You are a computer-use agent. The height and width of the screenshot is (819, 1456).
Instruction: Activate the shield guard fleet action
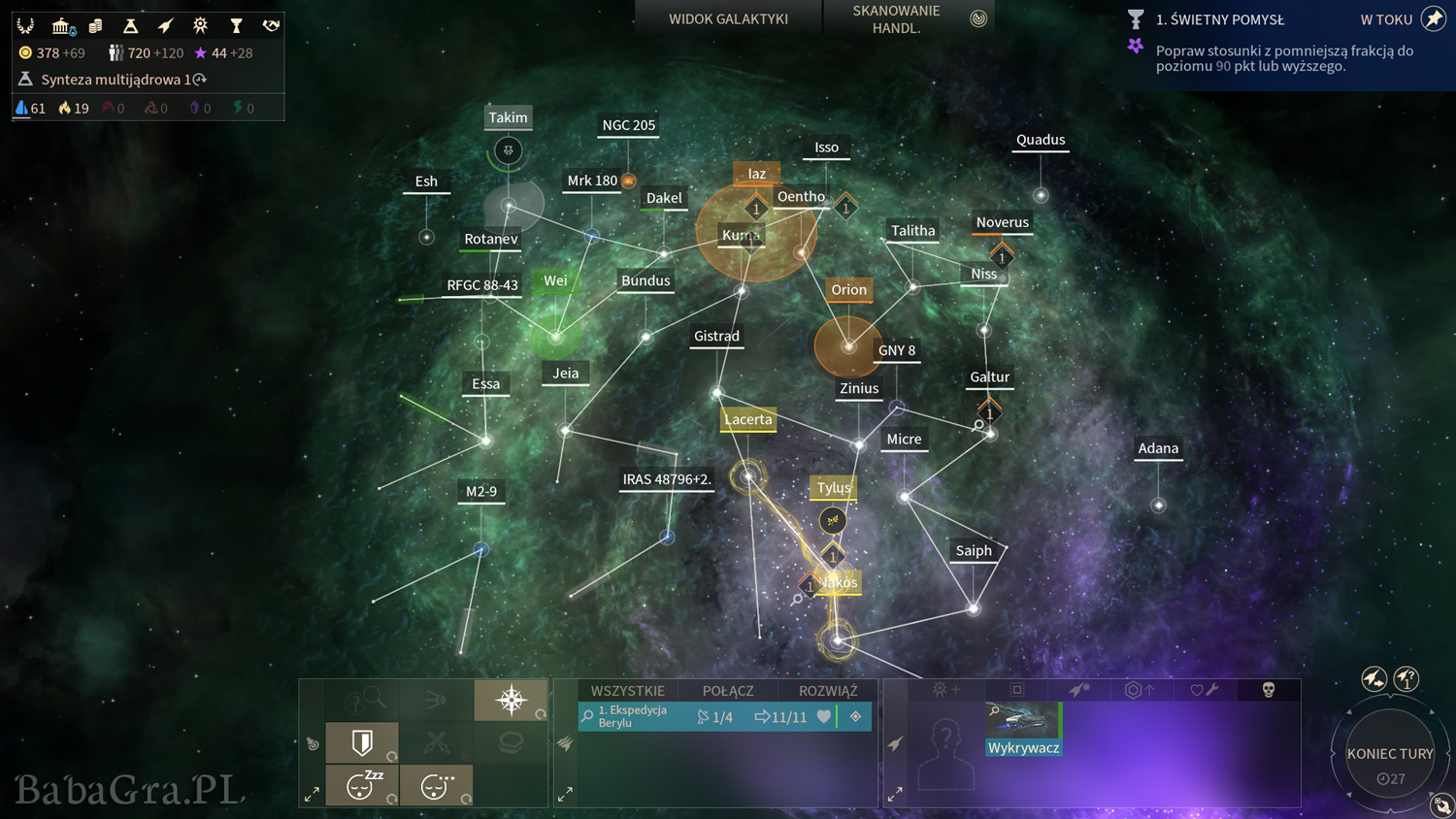(x=362, y=742)
